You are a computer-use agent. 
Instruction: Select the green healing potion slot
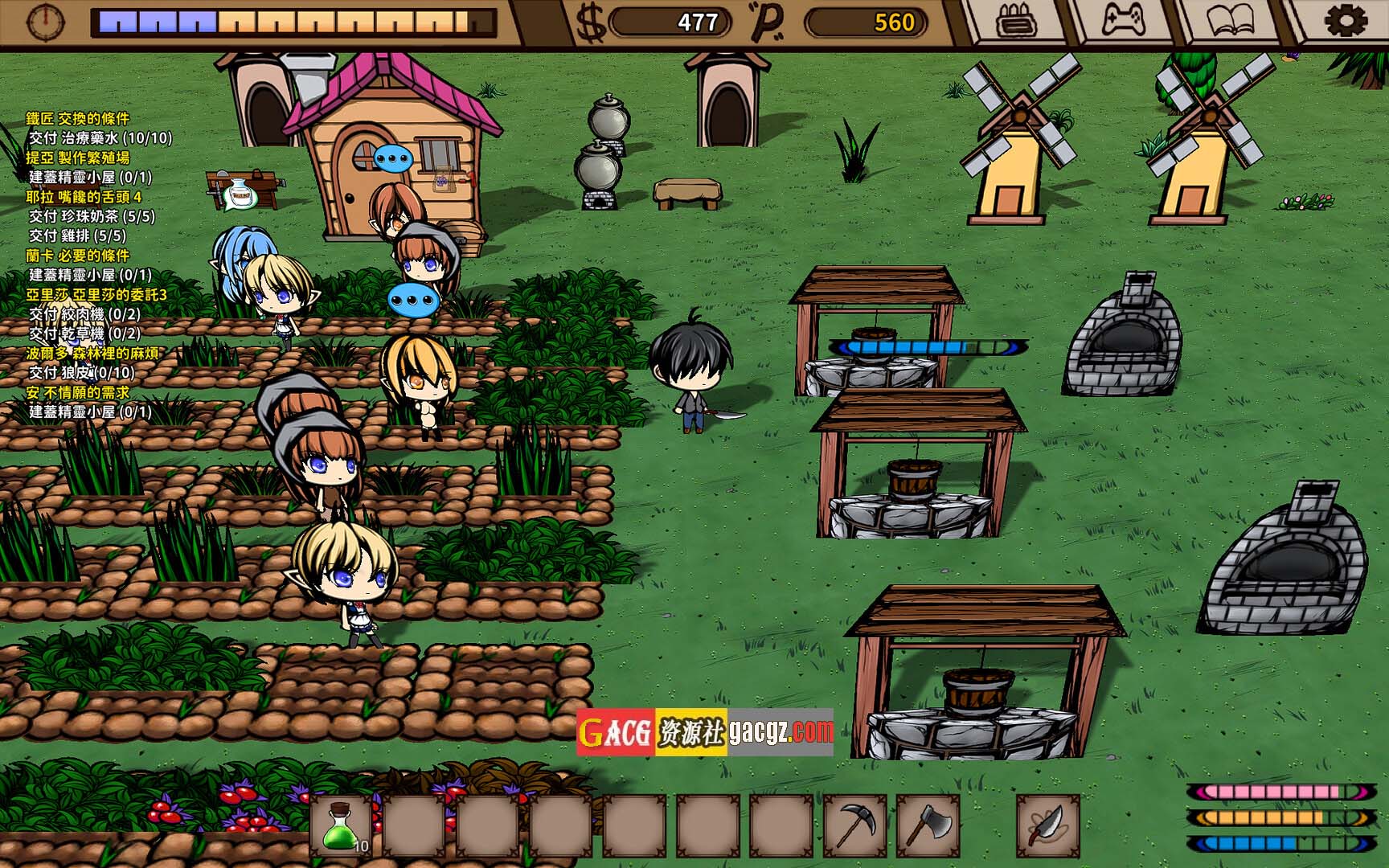[341, 825]
